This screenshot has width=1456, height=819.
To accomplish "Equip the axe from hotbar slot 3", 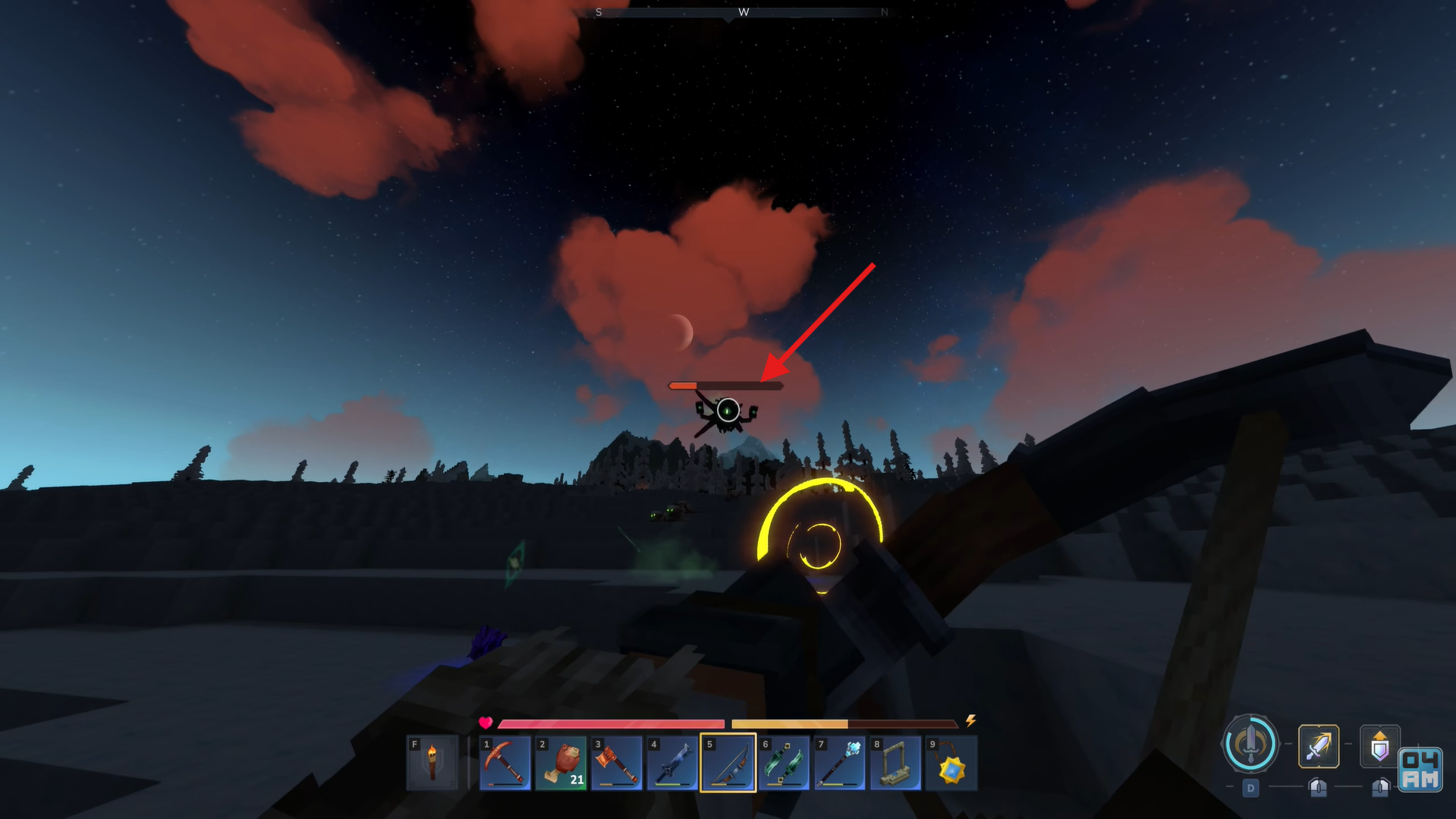I will 617,763.
